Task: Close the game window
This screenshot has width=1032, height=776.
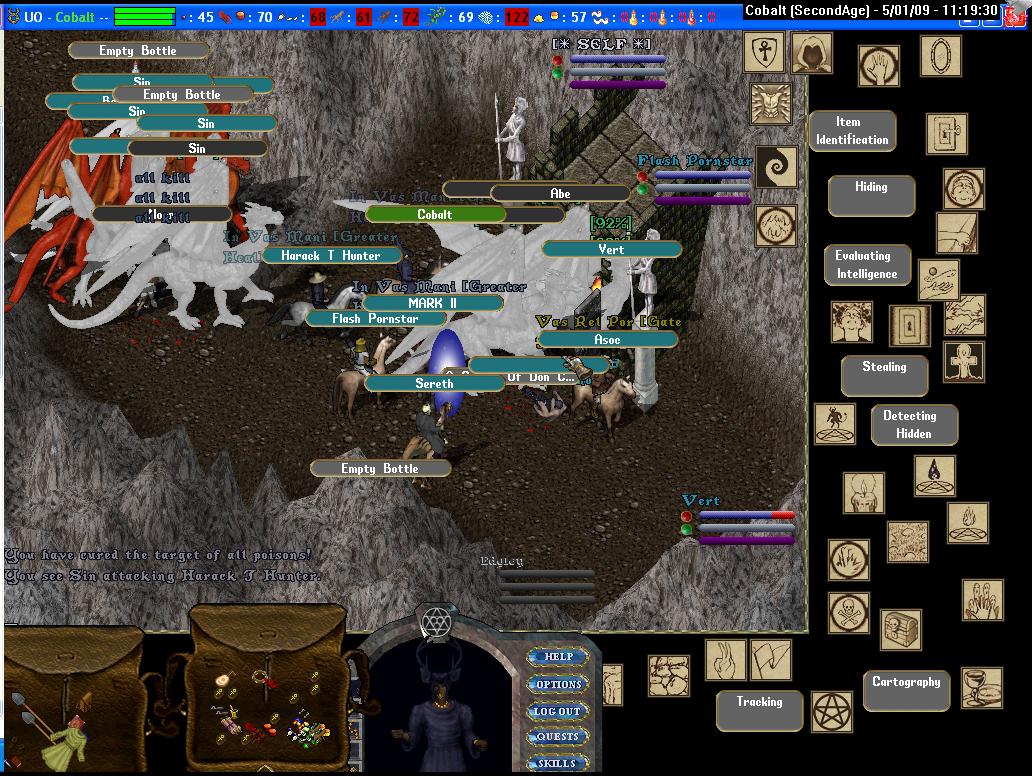Action: [x=1018, y=9]
